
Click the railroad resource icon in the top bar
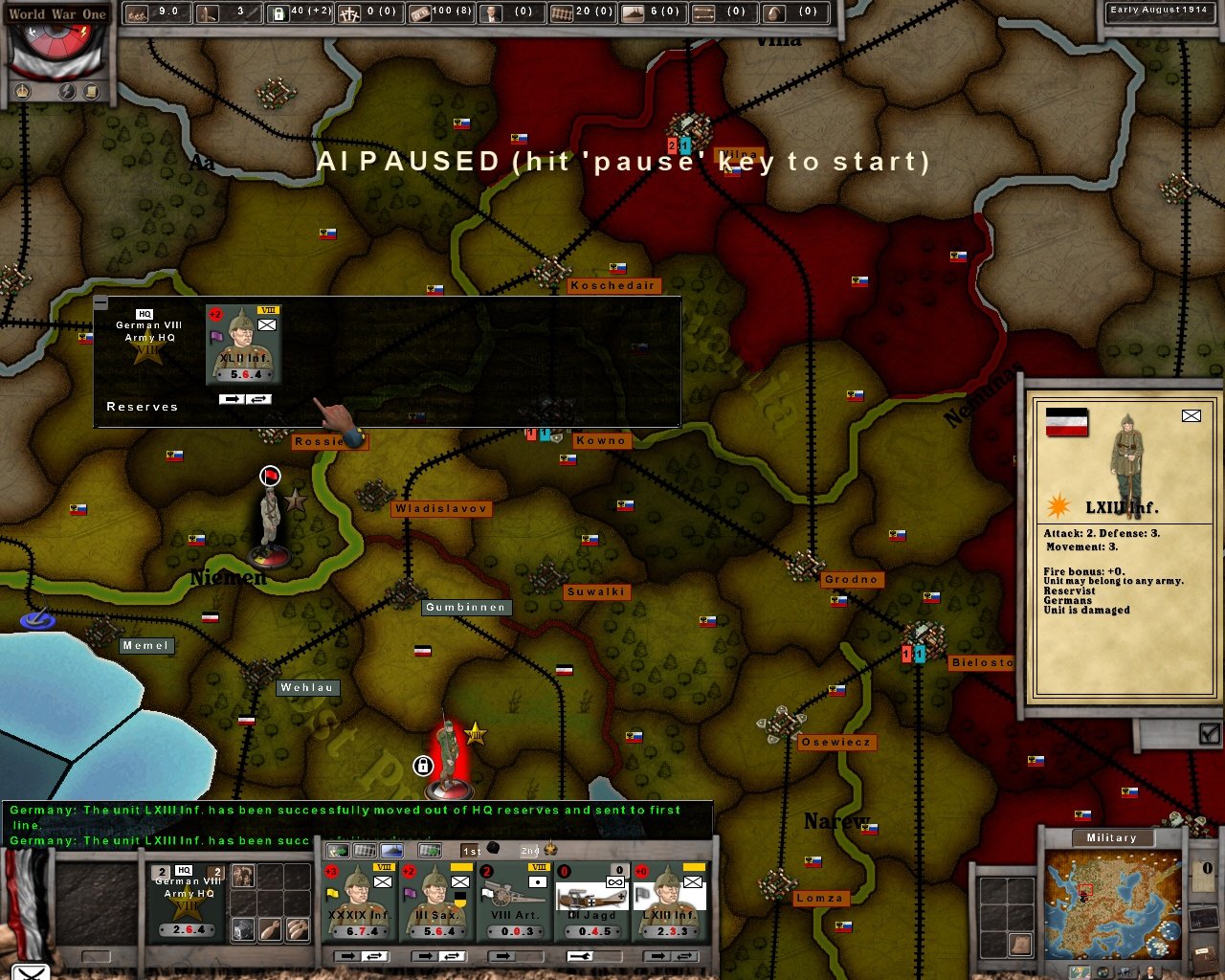pyautogui.click(x=564, y=12)
